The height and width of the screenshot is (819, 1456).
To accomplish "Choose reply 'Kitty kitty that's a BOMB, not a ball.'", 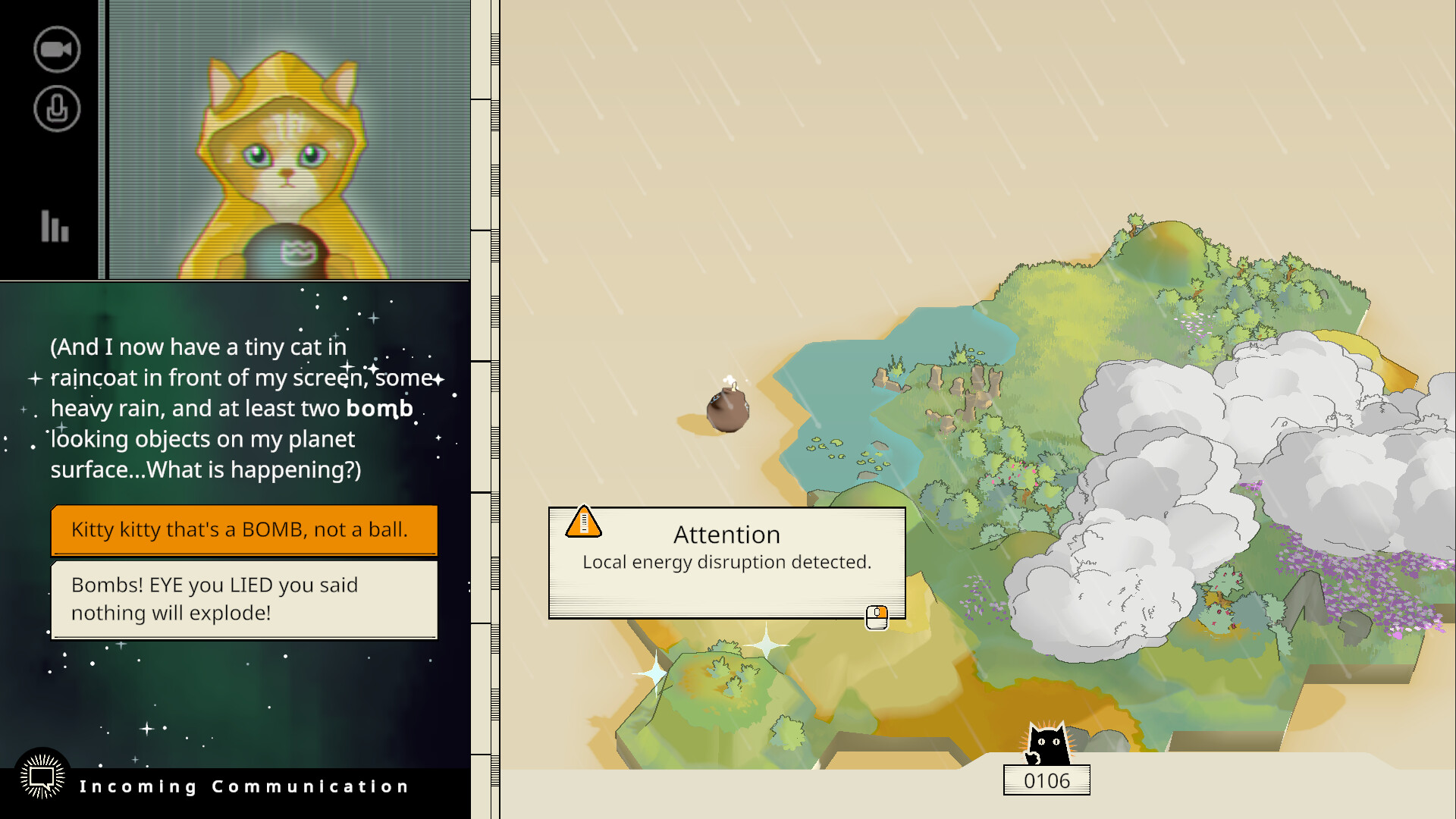I will pos(243,531).
